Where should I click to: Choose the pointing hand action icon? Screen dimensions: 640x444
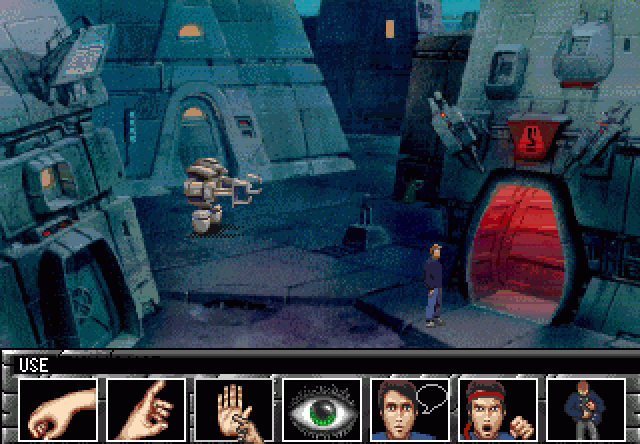point(146,409)
